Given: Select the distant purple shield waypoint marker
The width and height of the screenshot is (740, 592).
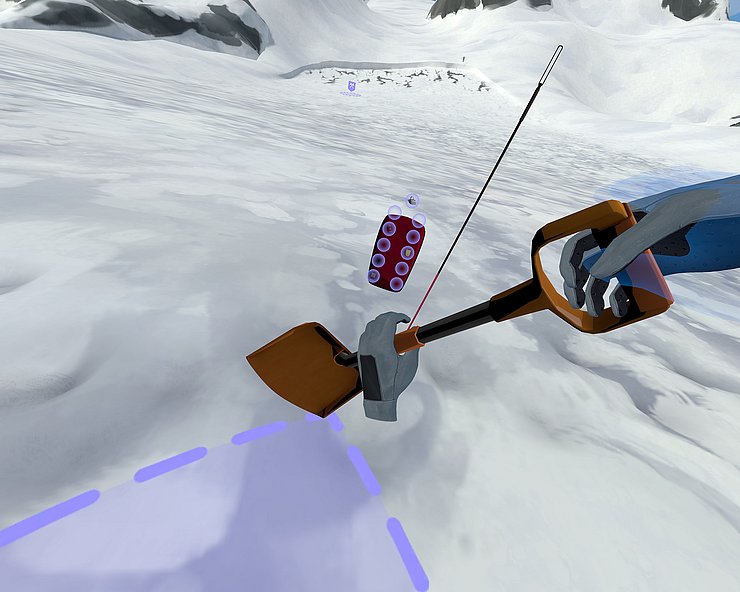Looking at the screenshot, I should pos(351,87).
